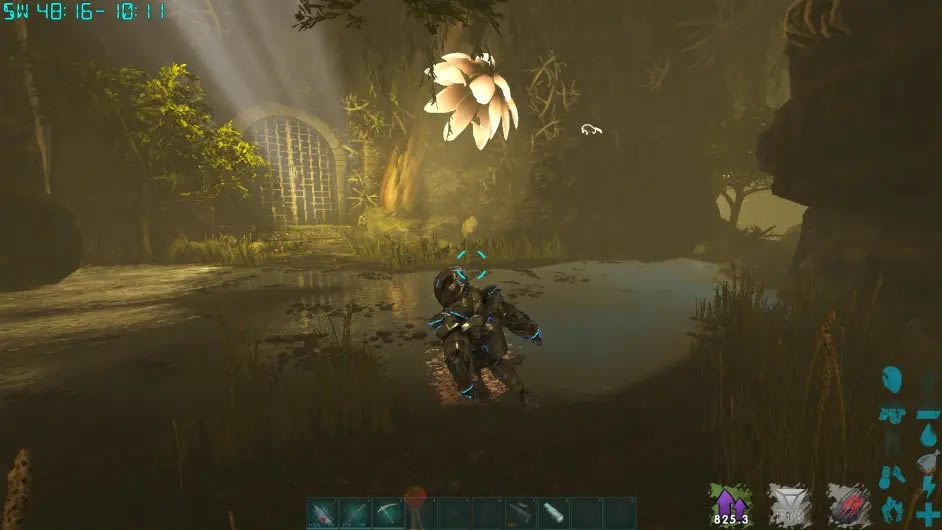Click the water droplet status icon
This screenshot has width=942, height=530.
click(928, 437)
